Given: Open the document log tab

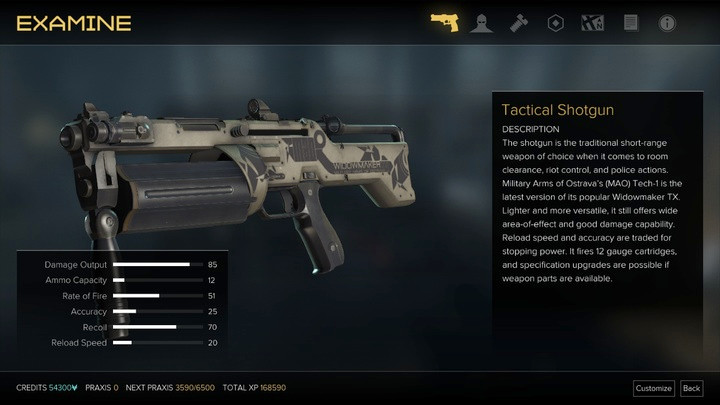Looking at the screenshot, I should (630, 22).
